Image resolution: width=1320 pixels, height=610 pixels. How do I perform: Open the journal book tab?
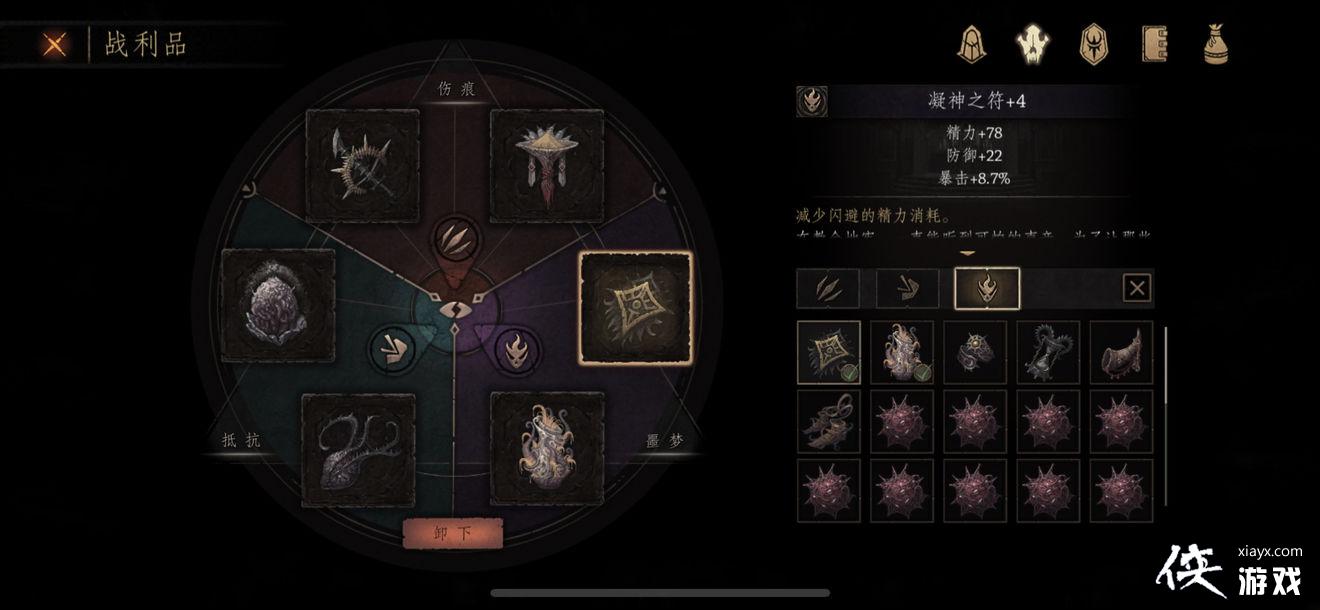coord(1154,43)
